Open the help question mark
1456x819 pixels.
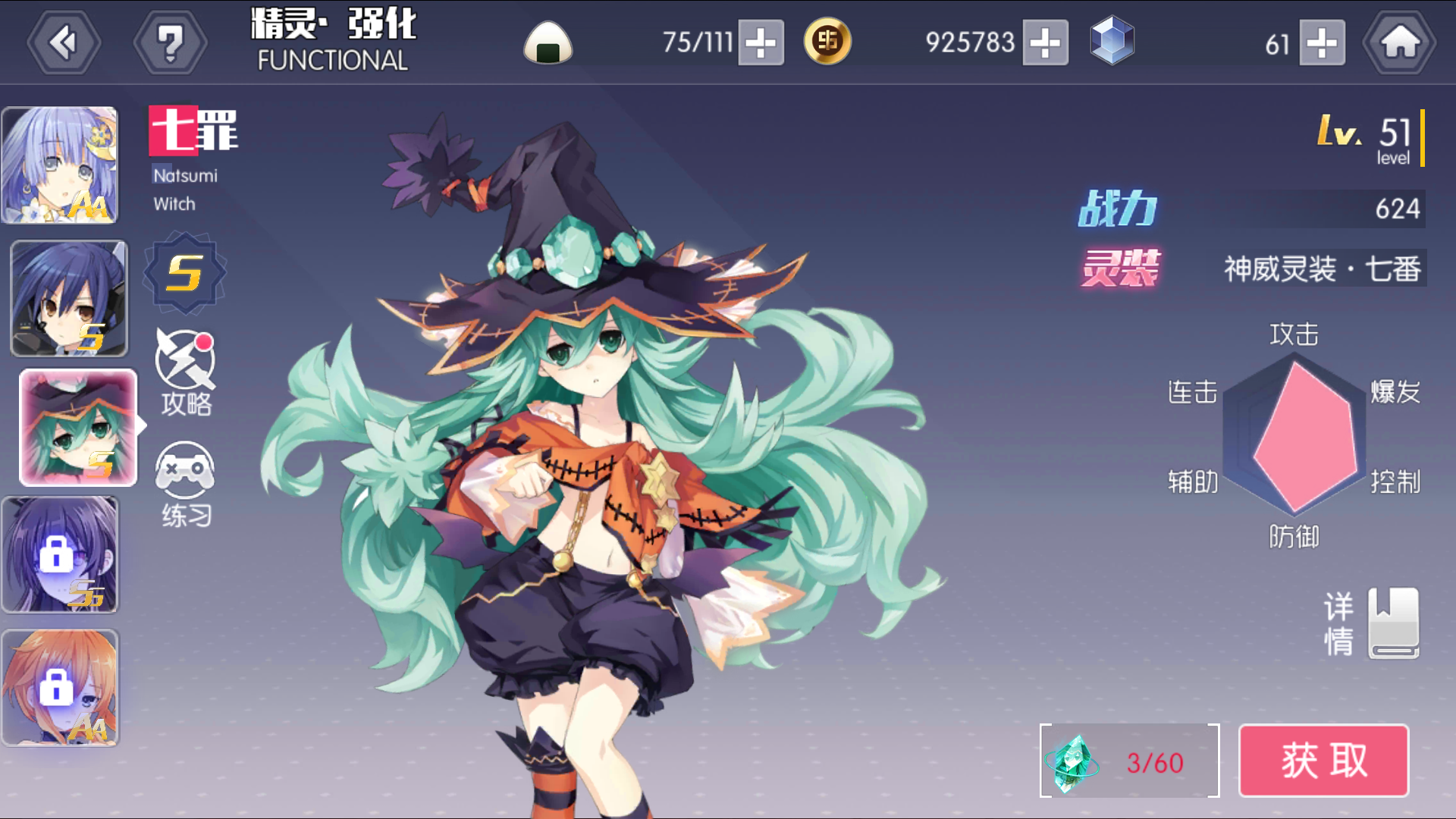coord(171,42)
